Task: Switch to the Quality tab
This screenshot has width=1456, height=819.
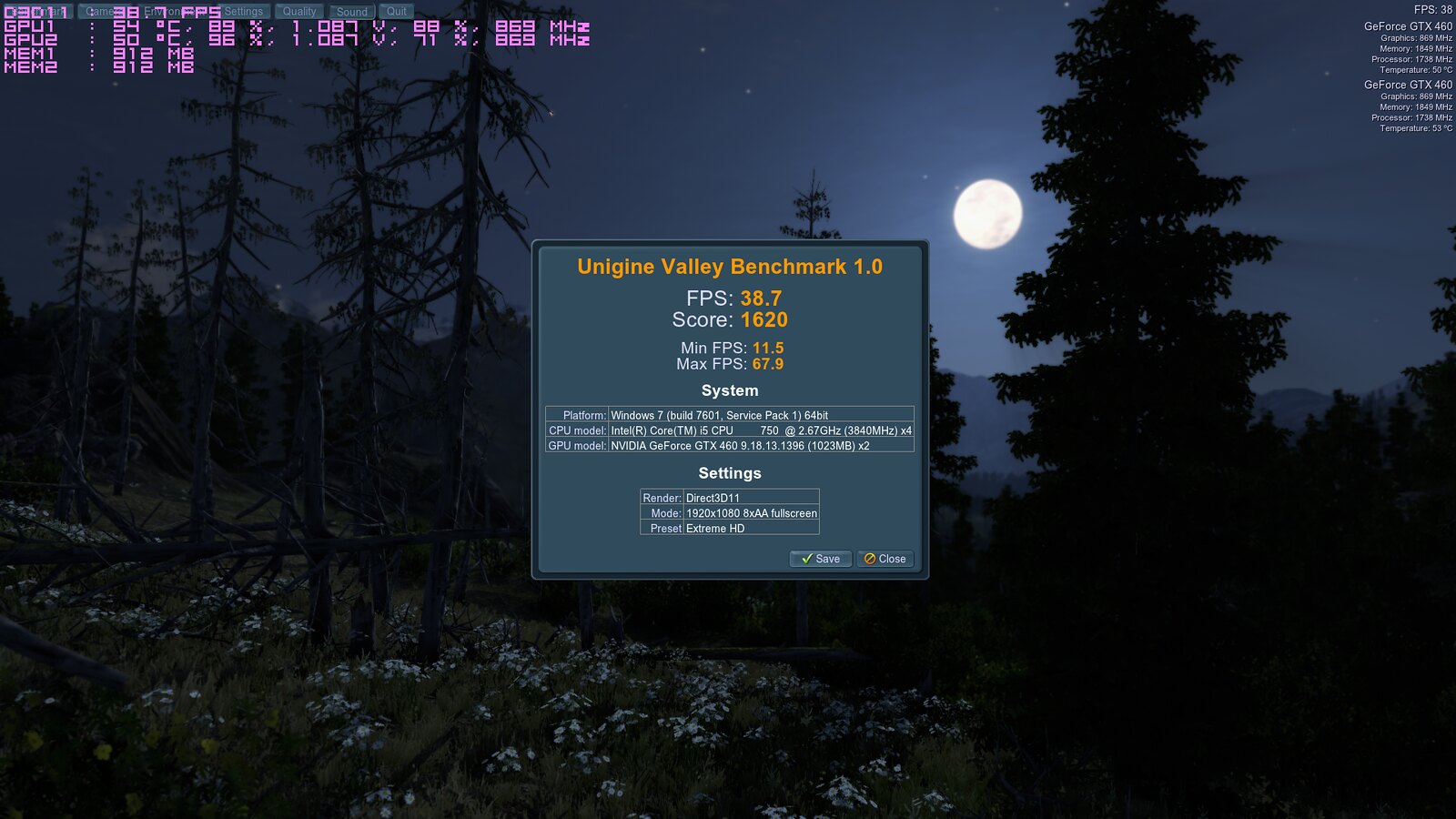Action: pos(299,12)
